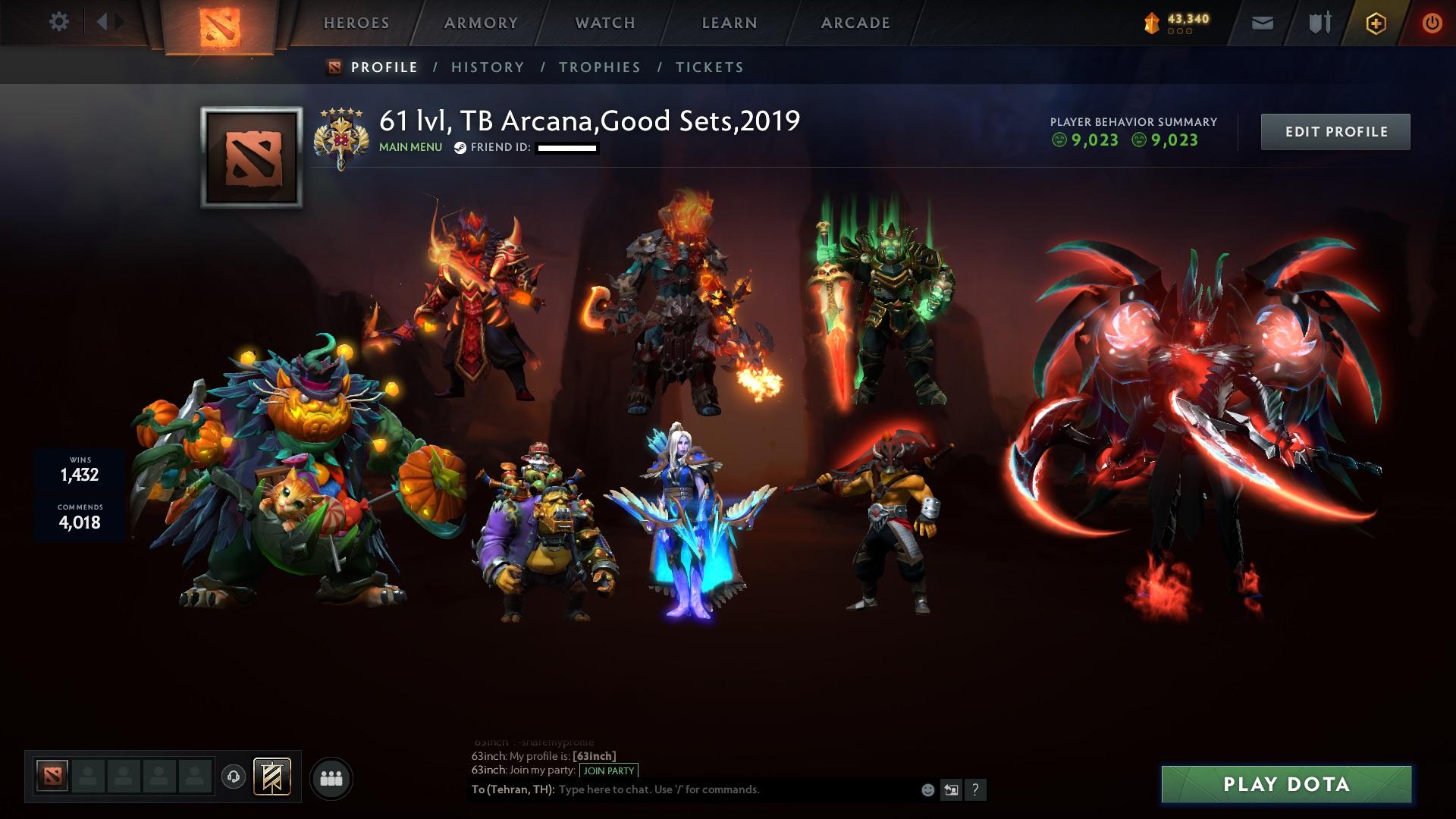Open the Dota Plus hexagon icon
1456x819 pixels.
tap(1376, 23)
